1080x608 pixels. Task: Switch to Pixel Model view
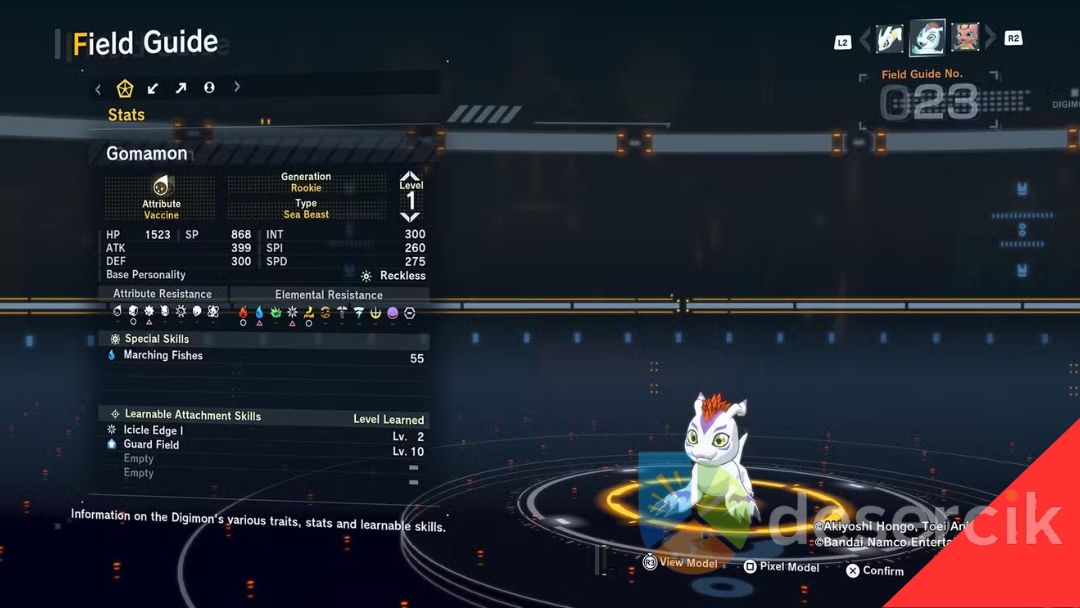coord(781,567)
